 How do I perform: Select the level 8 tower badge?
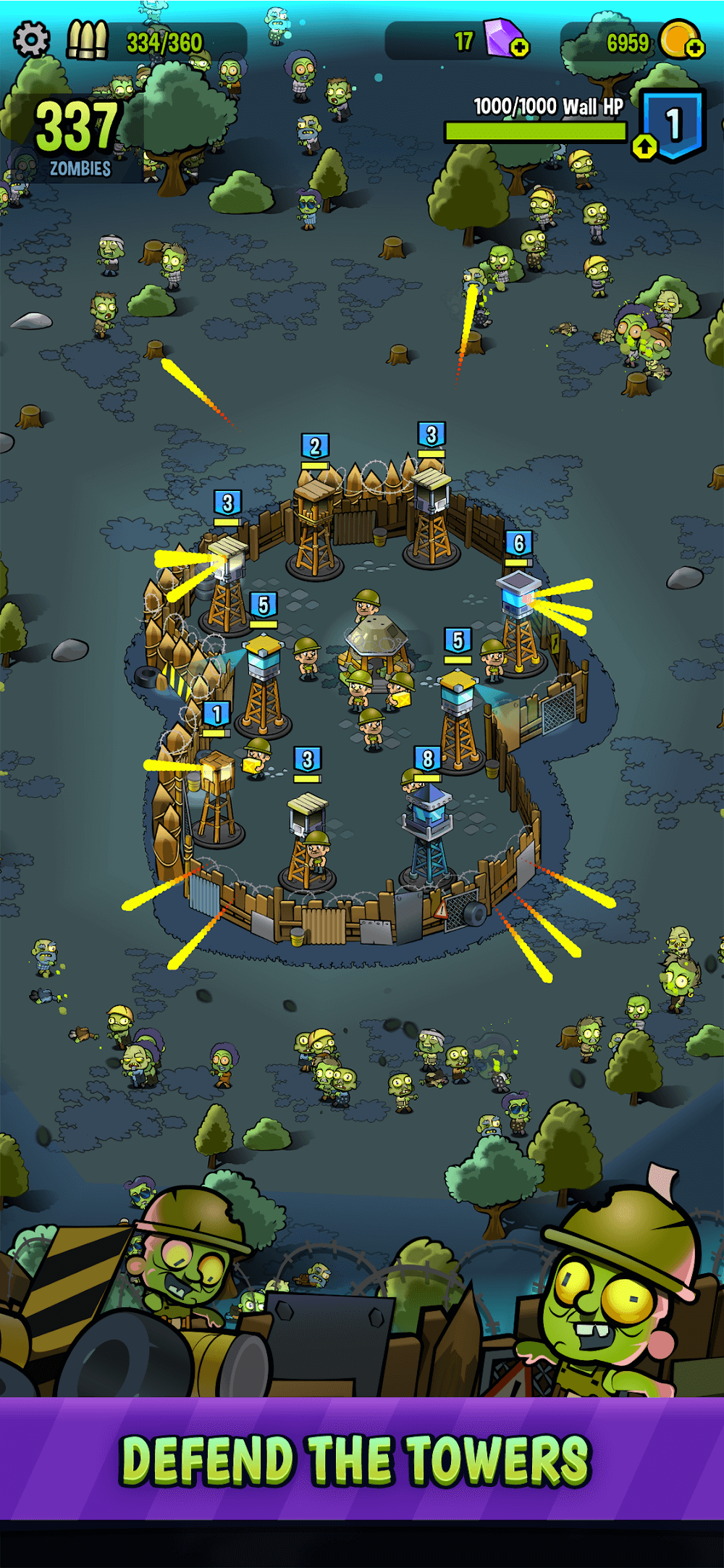(428, 759)
